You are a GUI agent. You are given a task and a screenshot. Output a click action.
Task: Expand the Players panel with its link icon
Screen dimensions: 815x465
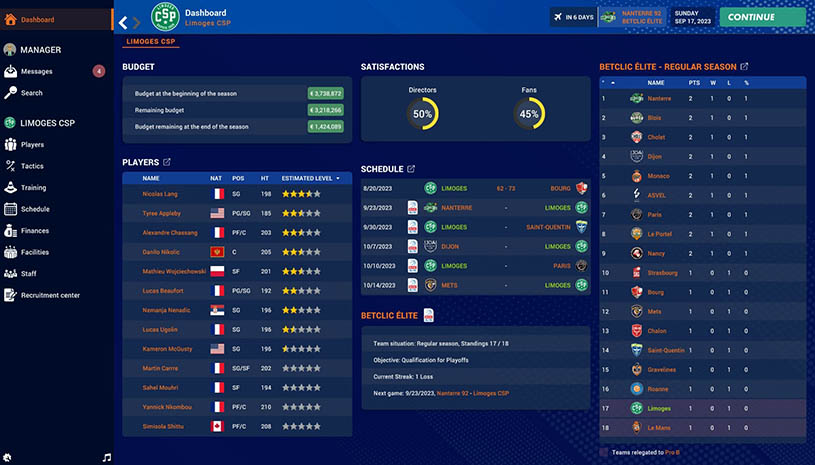tap(167, 162)
